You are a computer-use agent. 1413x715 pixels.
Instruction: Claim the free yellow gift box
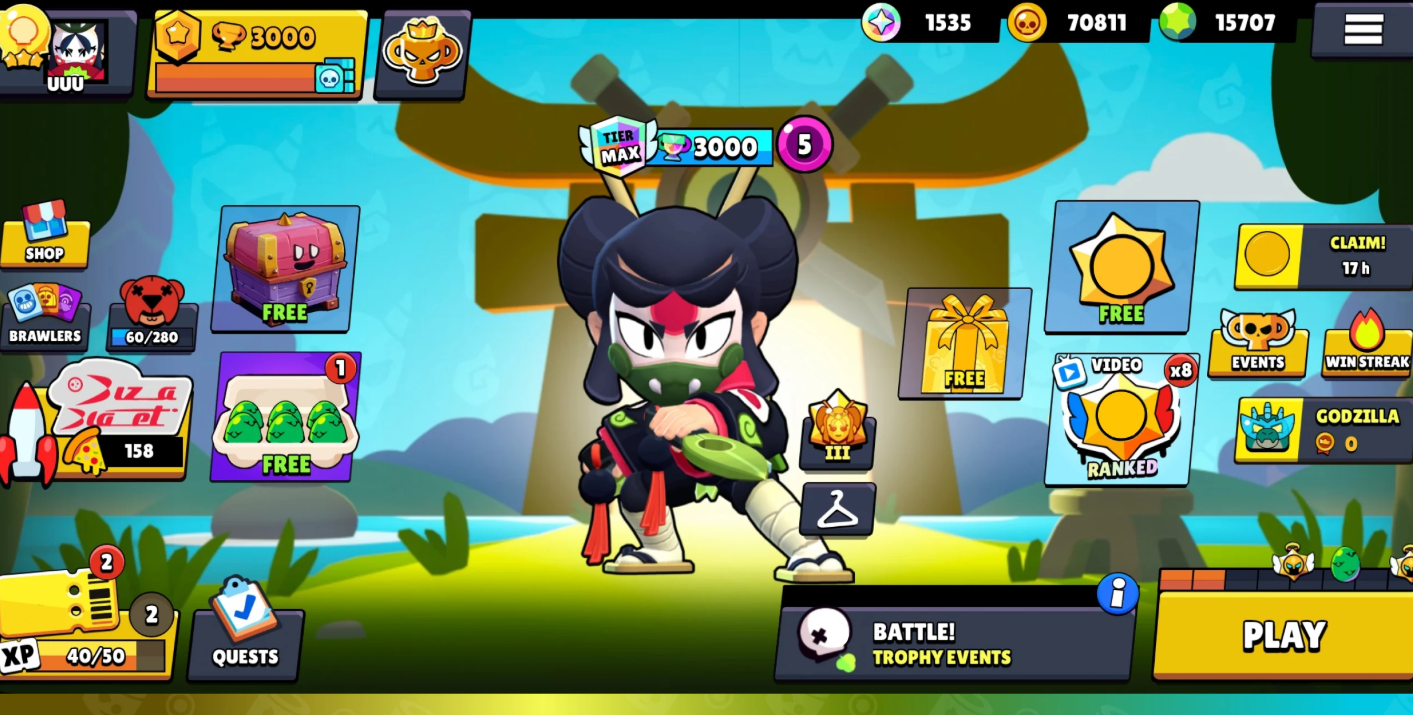point(964,342)
